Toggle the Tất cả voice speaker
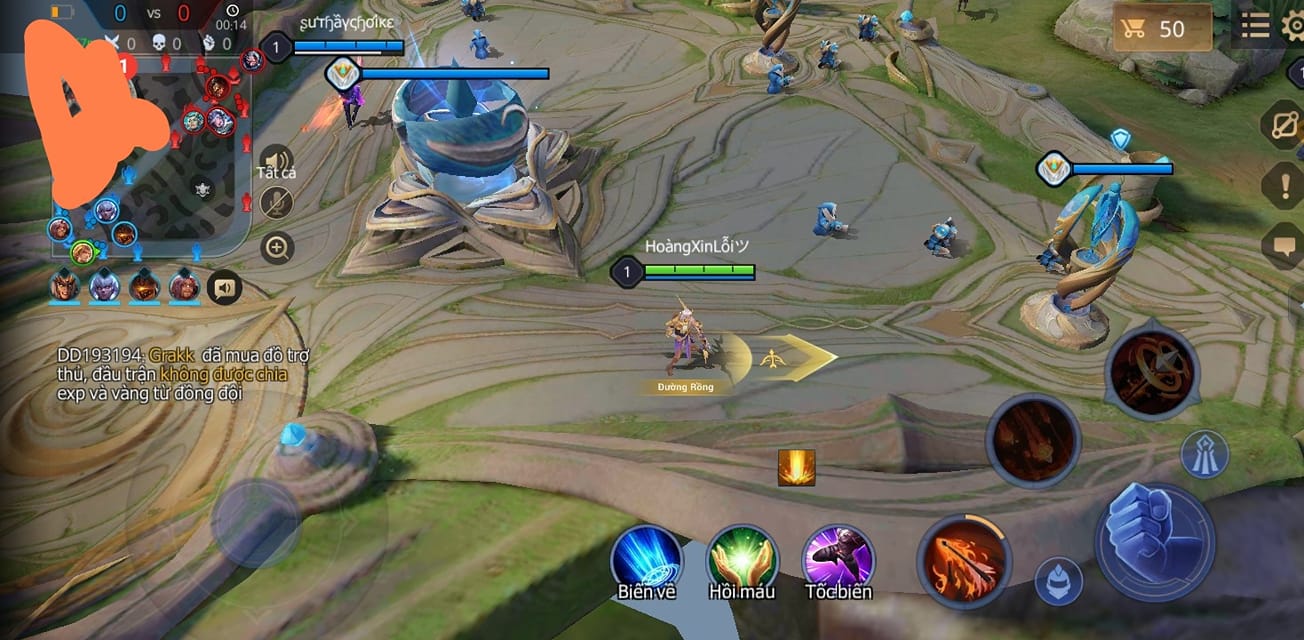1304x640 pixels. point(276,160)
